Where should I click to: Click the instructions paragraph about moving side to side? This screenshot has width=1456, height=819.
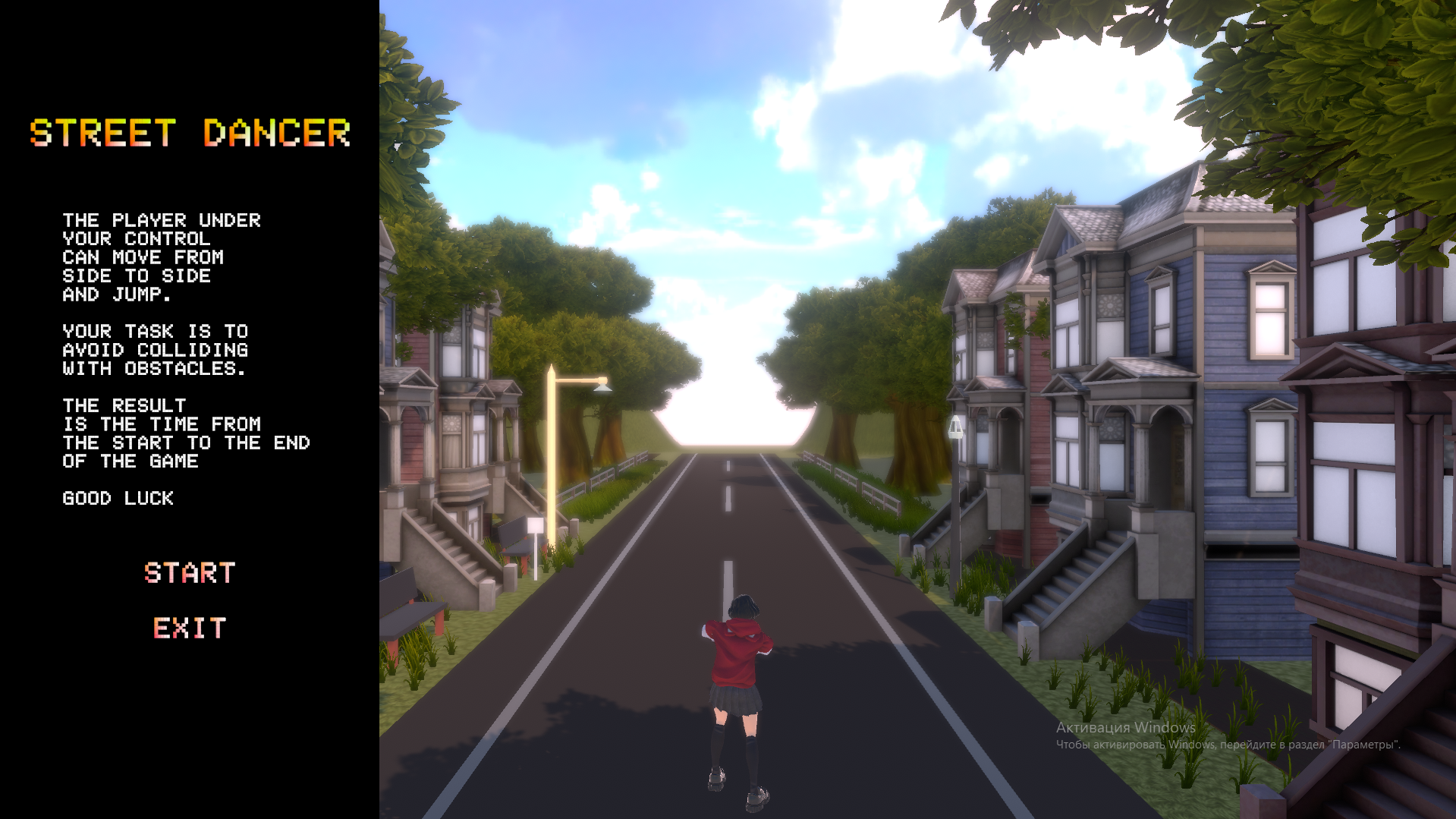pyautogui.click(x=162, y=257)
